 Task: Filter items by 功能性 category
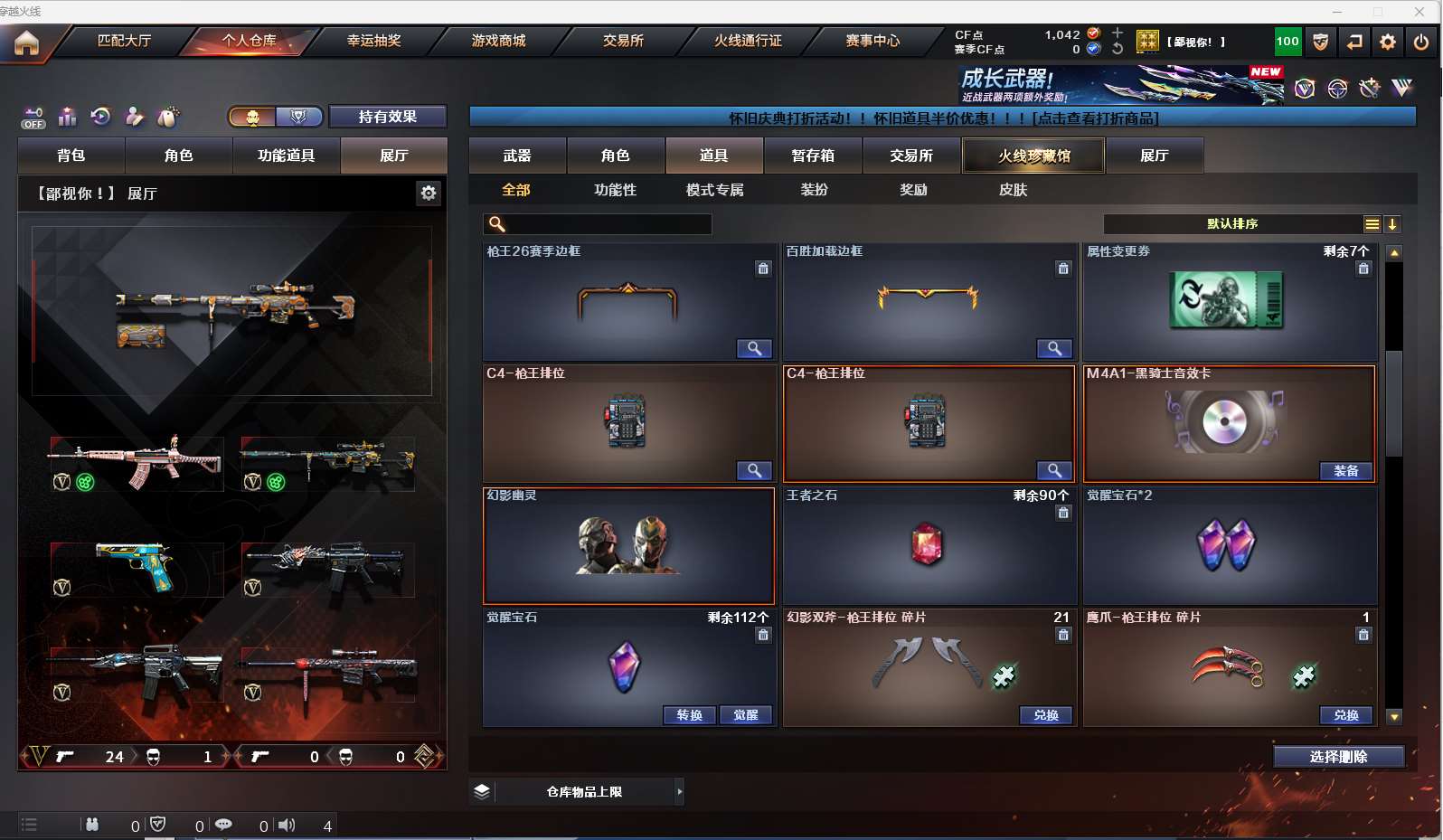pos(615,190)
